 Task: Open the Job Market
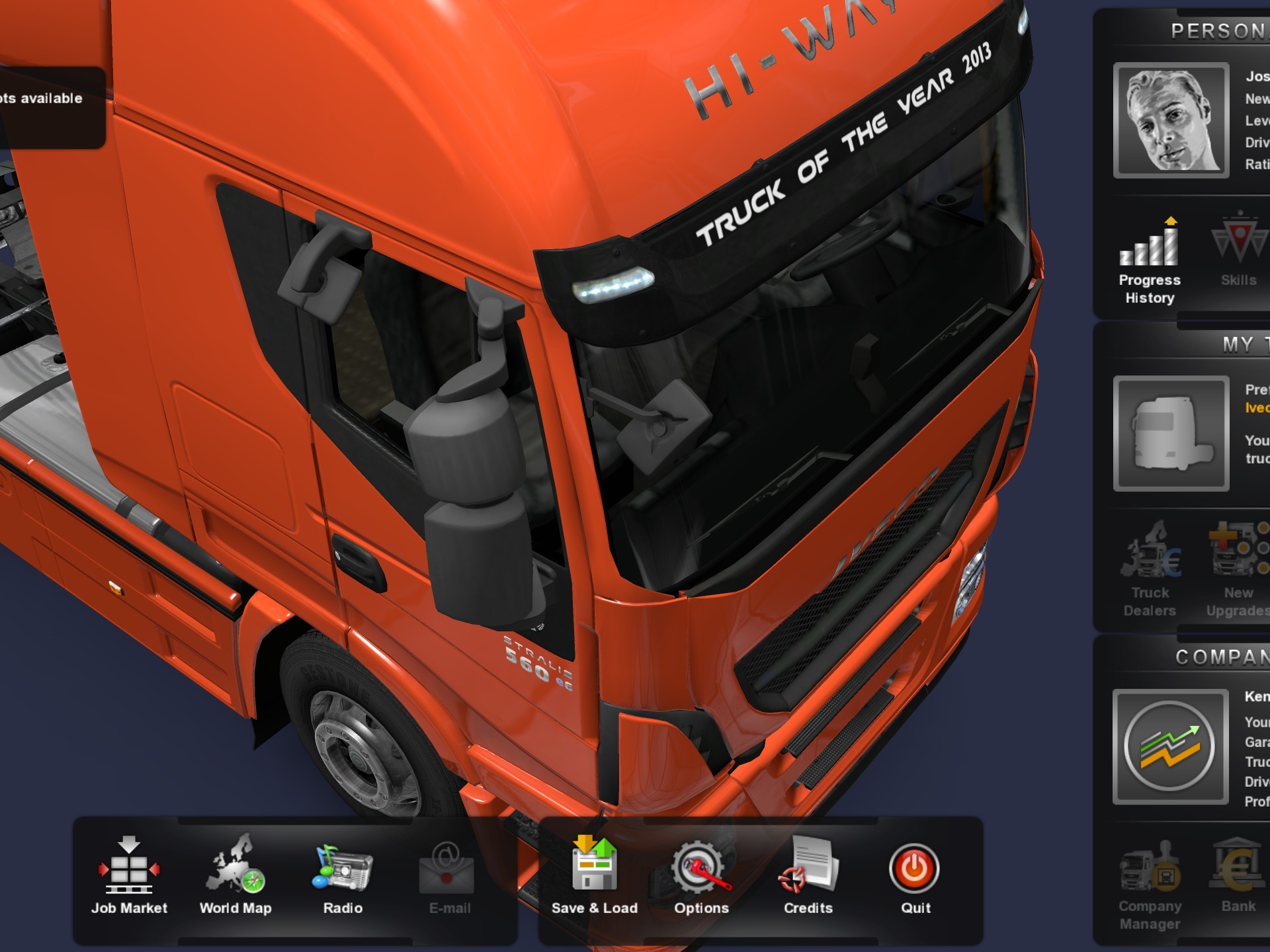(x=129, y=876)
